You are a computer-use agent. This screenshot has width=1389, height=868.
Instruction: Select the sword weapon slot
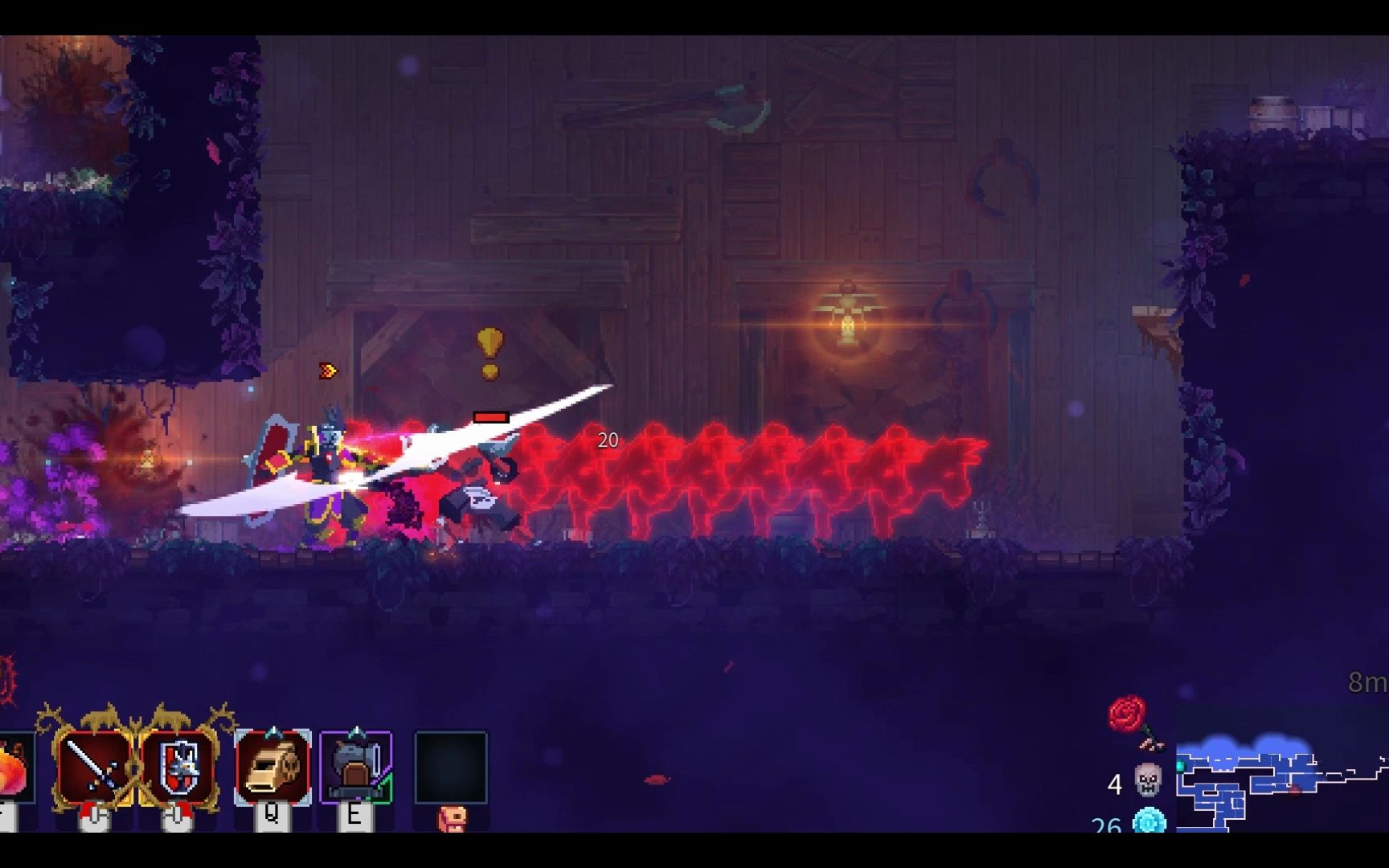(94, 767)
